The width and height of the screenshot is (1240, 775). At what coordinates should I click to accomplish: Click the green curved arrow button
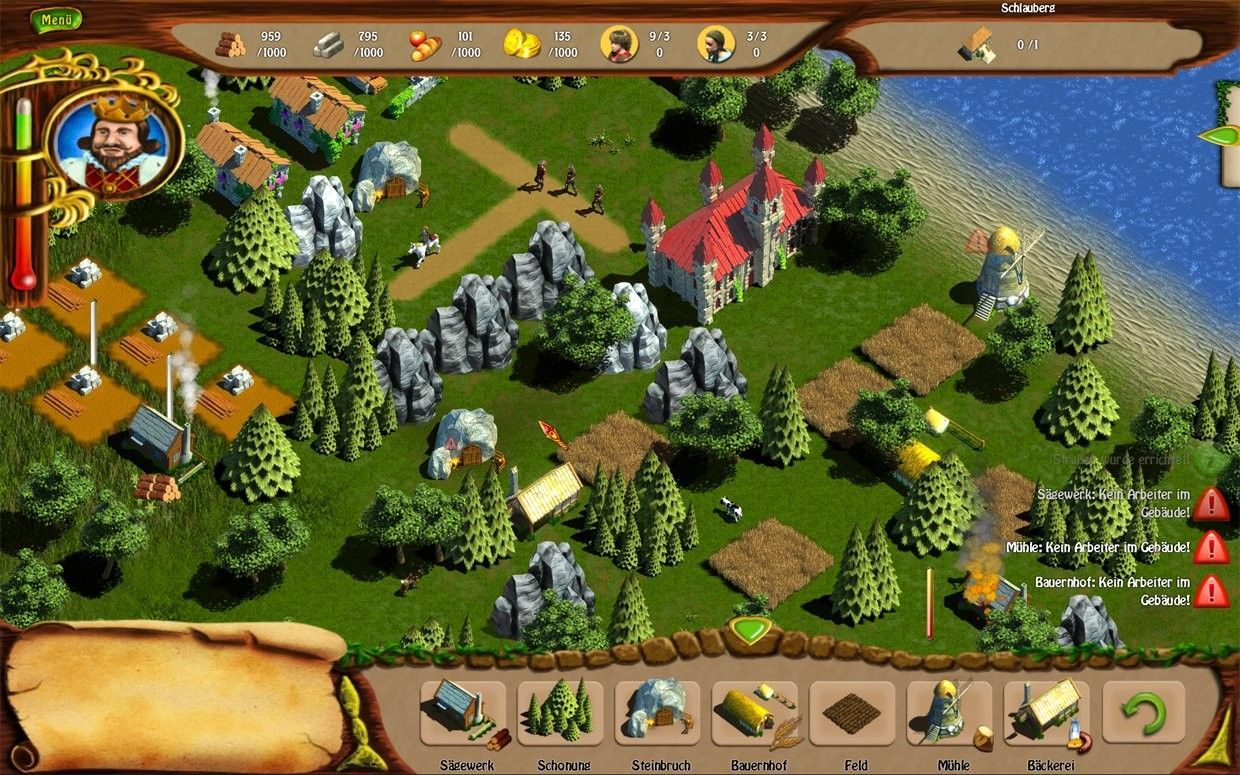click(1143, 712)
